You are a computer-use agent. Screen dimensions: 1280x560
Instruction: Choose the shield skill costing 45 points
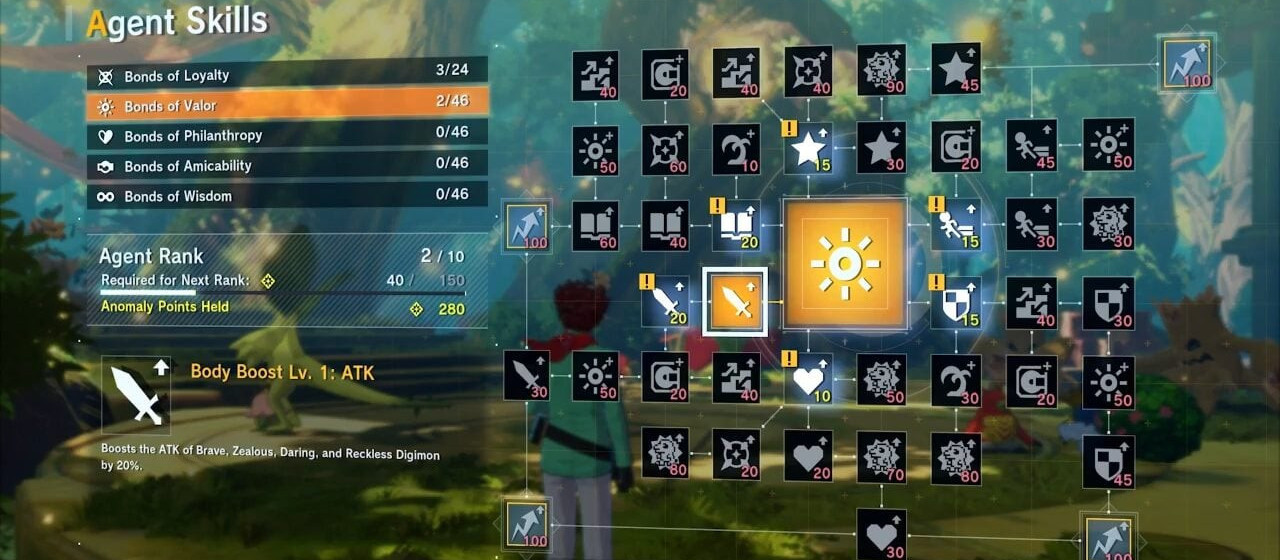click(1108, 461)
